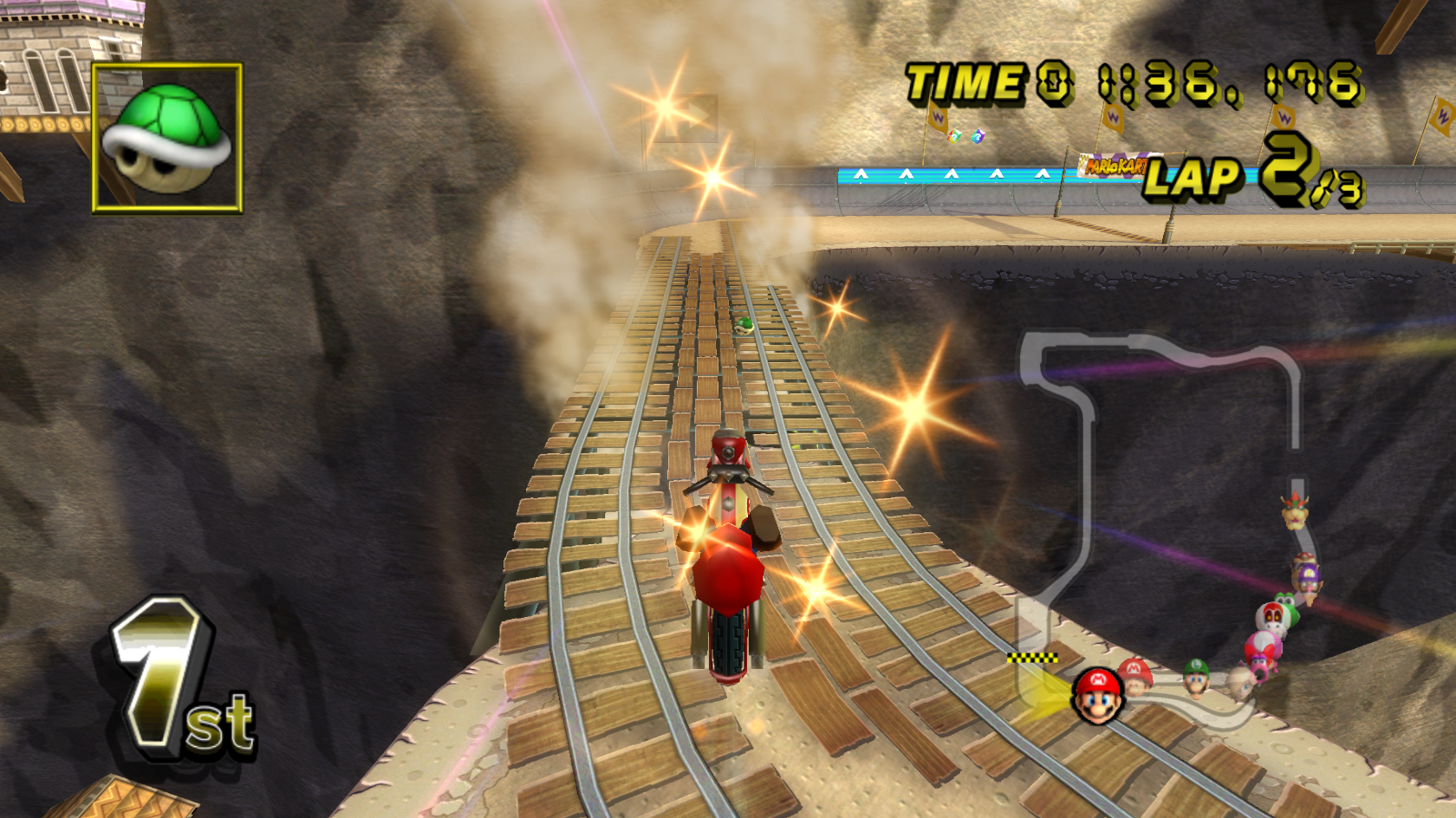Select Bowser's head marker on minimap

1295,512
